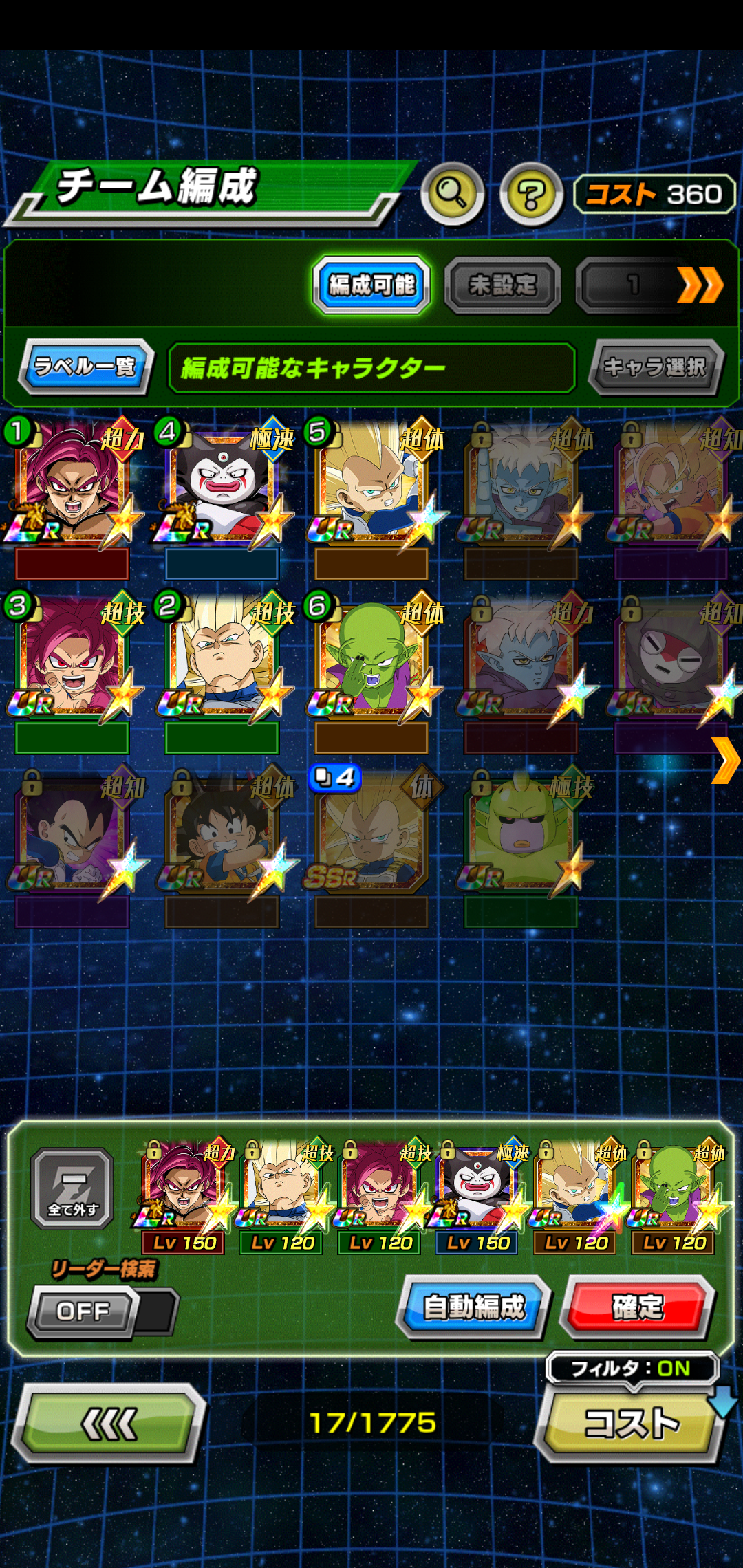Select the number 6 Piccolo card
Image resolution: width=743 pixels, height=1568 pixels.
coord(371,659)
